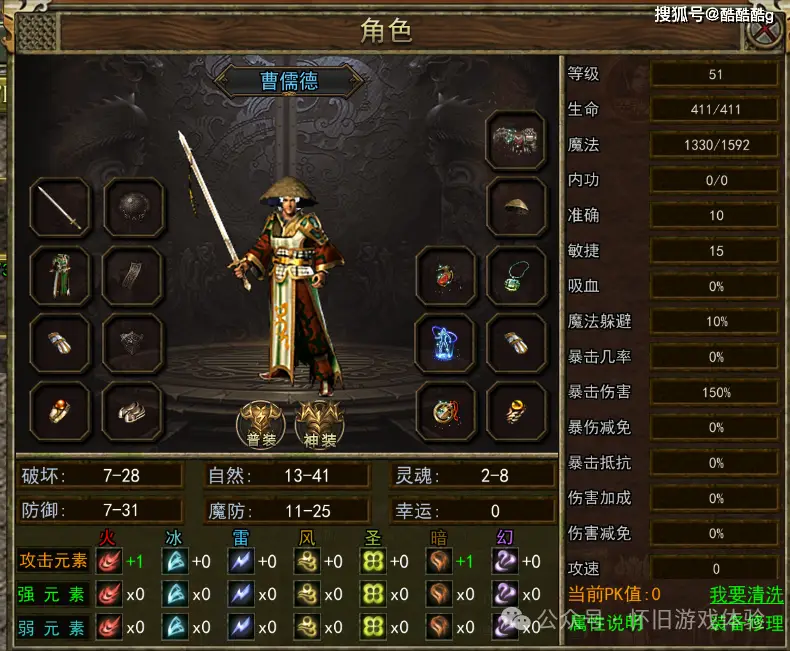
Task: Click the gold ring with yellow gem
Action: pyautogui.click(x=516, y=410)
